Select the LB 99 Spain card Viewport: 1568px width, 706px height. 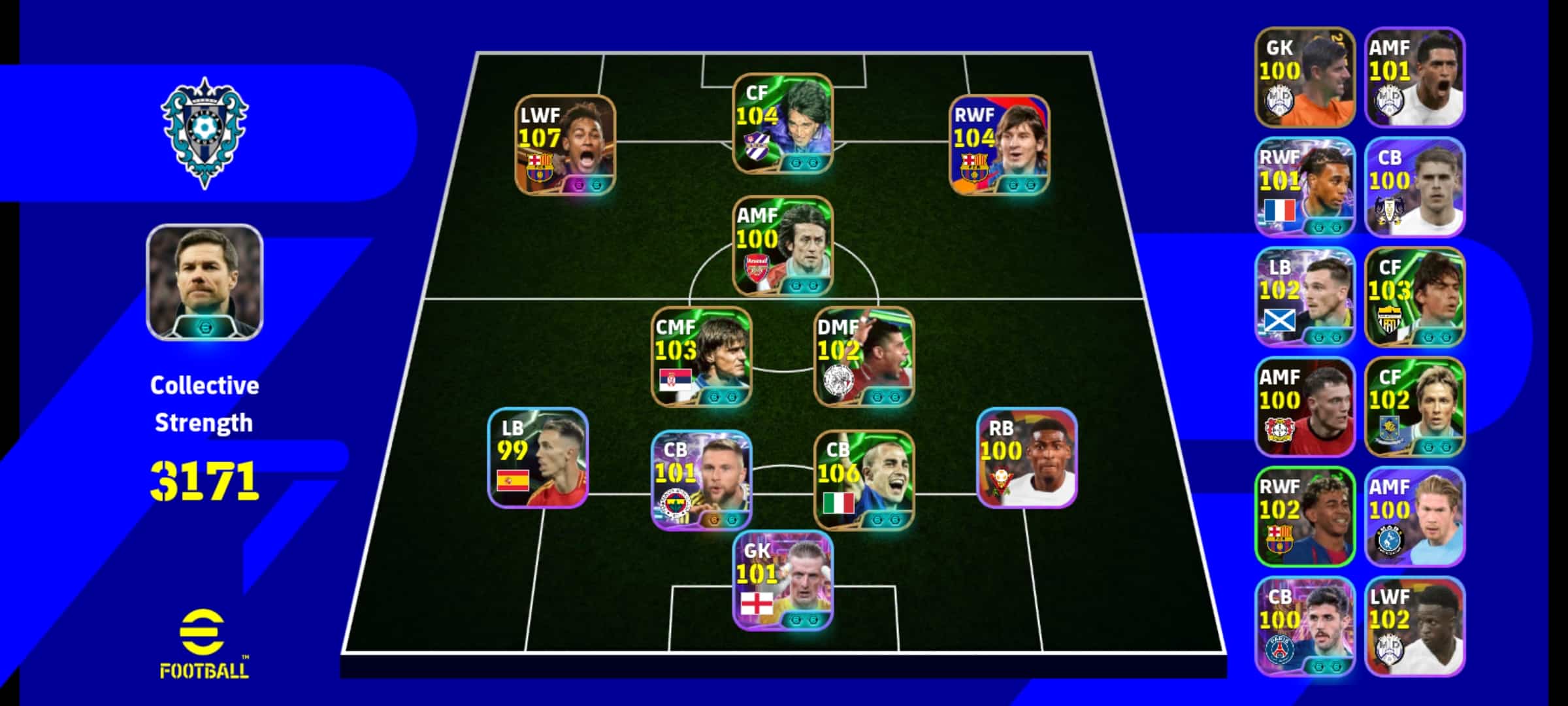538,458
